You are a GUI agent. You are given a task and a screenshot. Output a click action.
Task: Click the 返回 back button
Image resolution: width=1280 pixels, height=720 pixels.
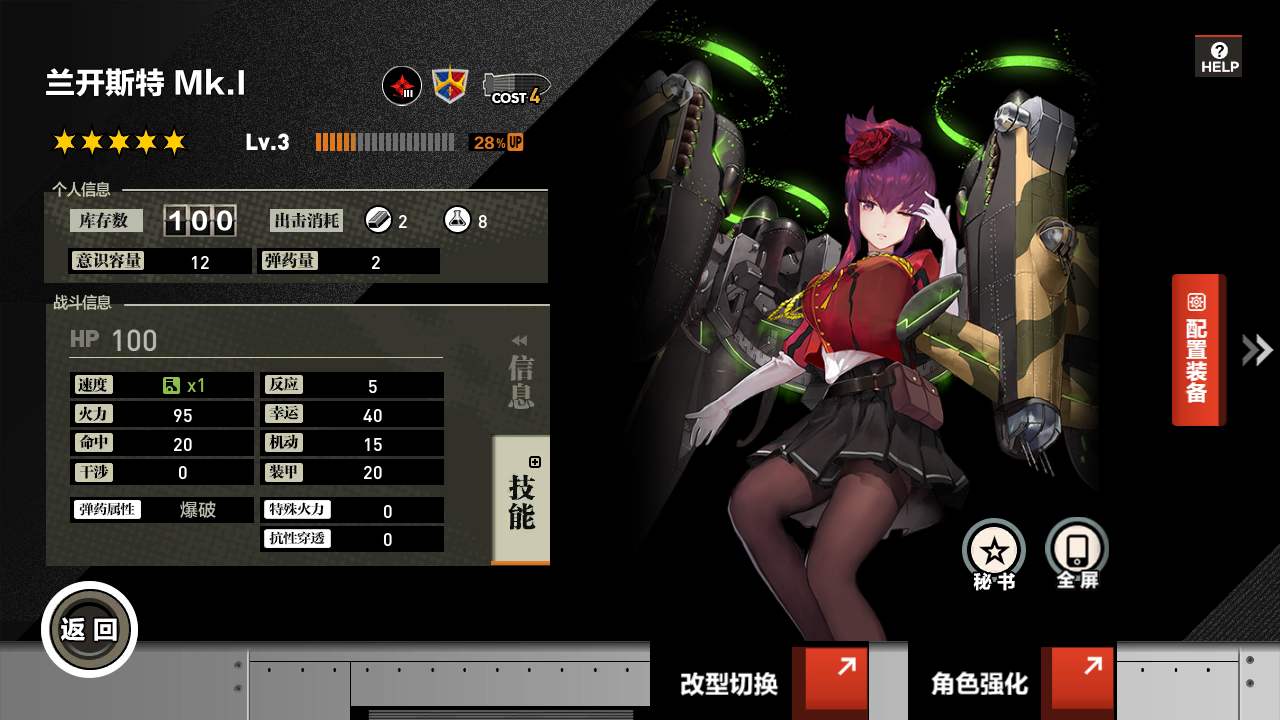pyautogui.click(x=89, y=629)
